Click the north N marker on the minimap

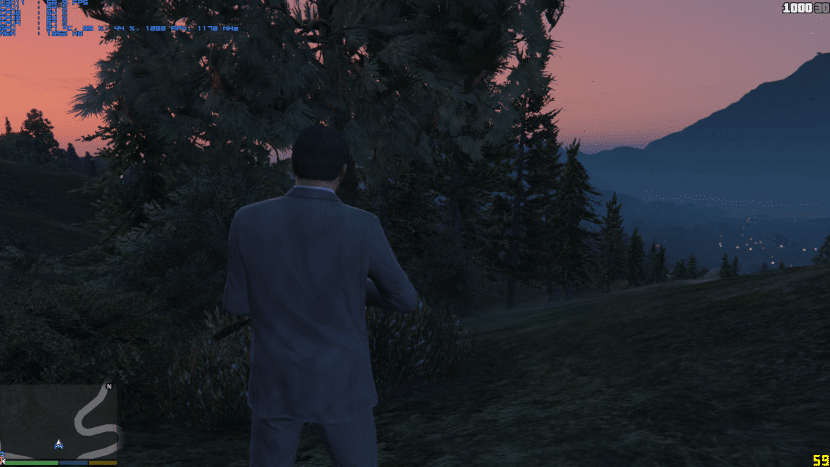(109, 387)
